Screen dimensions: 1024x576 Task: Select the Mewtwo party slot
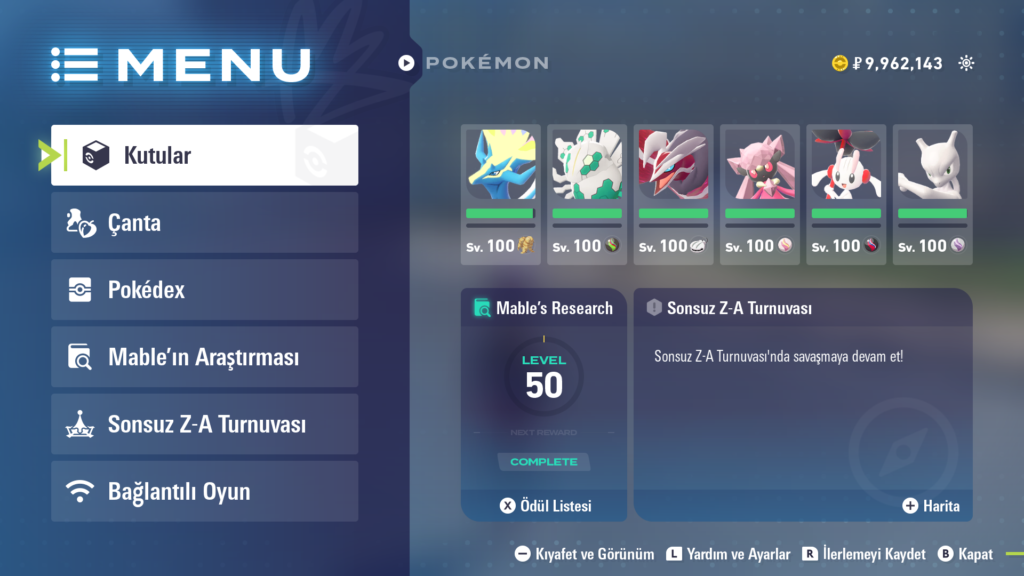[931, 194]
